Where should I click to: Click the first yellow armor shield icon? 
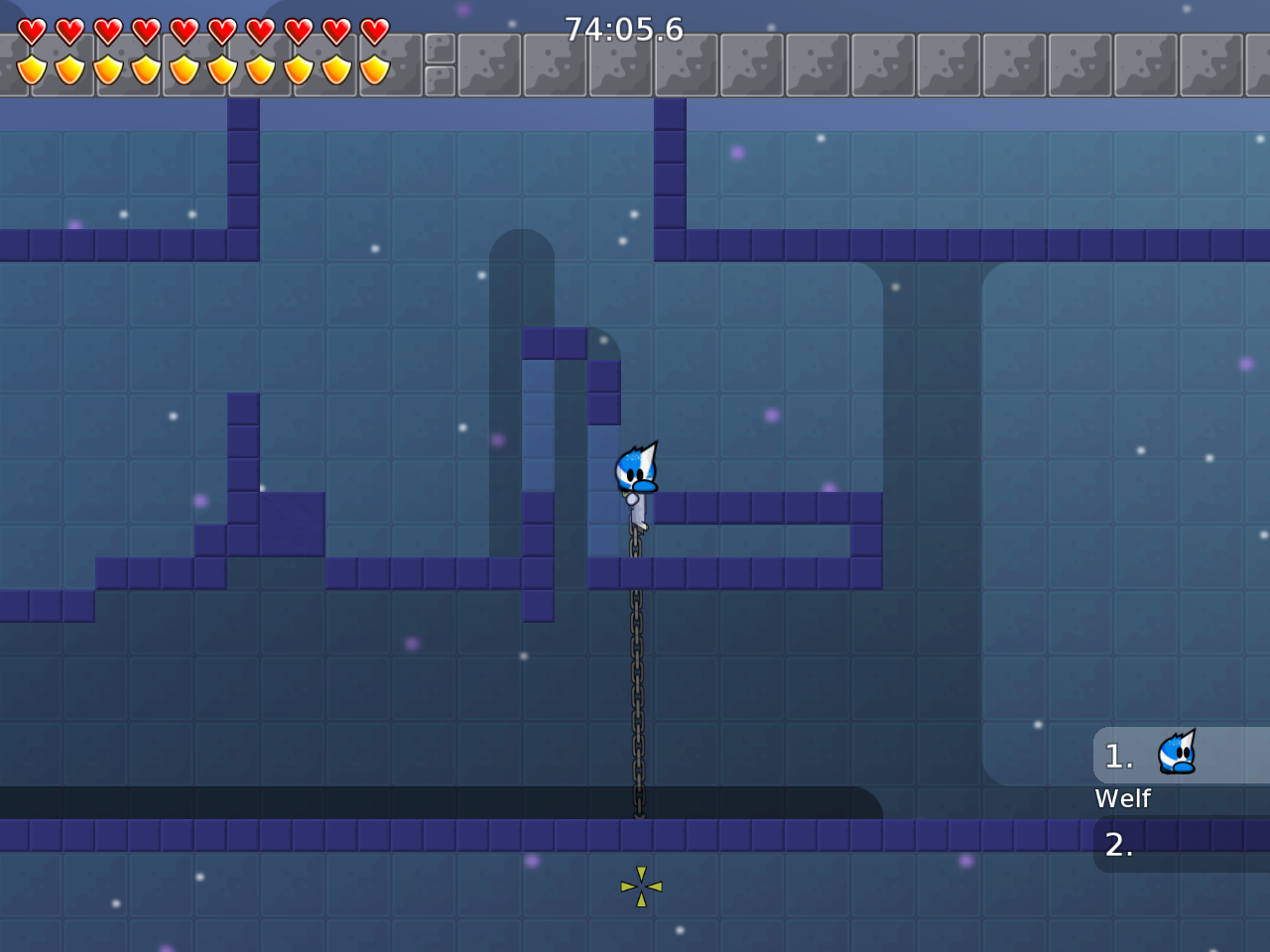(30, 67)
